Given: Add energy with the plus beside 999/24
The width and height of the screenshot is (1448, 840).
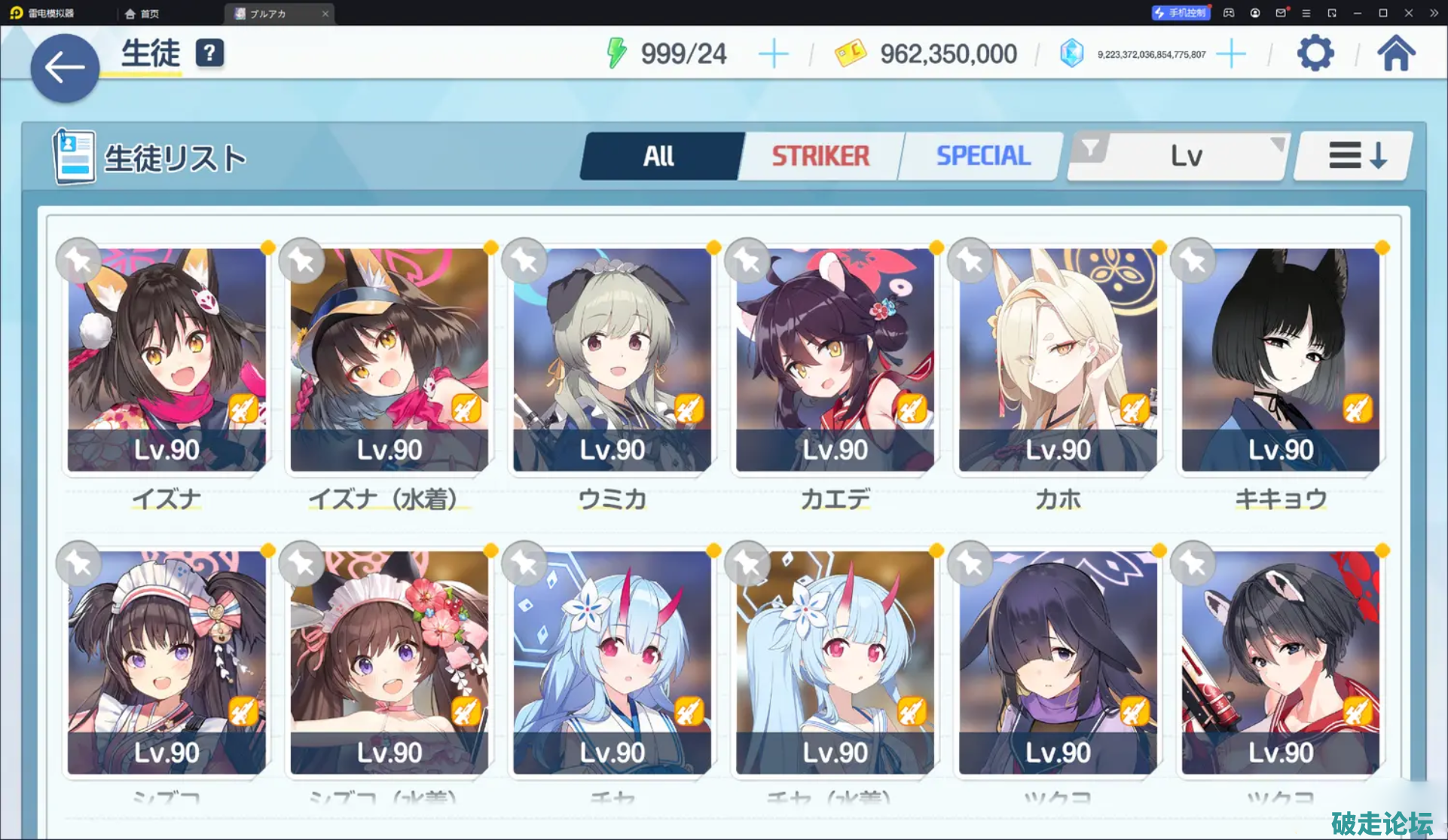Looking at the screenshot, I should coord(773,54).
